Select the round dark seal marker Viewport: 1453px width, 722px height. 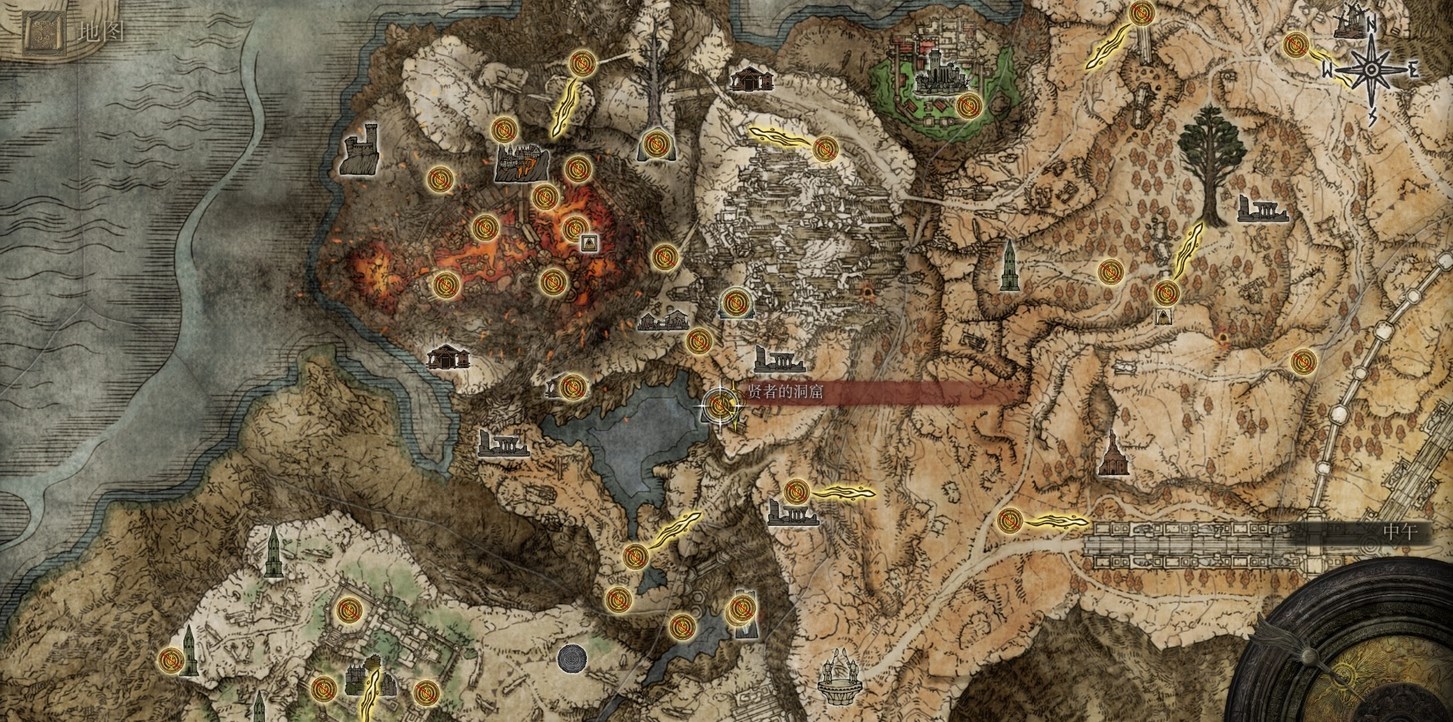pyautogui.click(x=572, y=659)
